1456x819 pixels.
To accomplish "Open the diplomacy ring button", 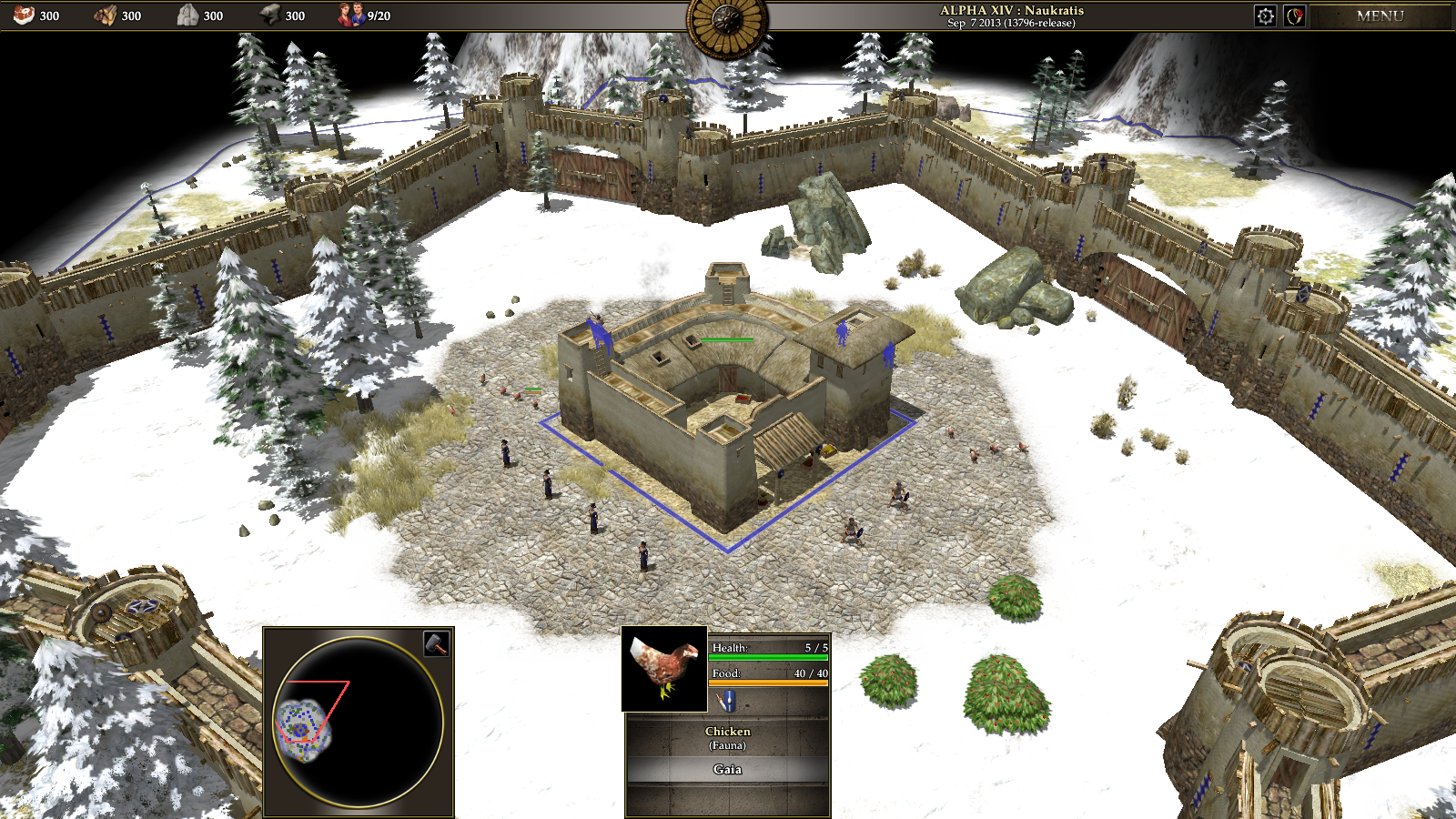I will point(1295,15).
